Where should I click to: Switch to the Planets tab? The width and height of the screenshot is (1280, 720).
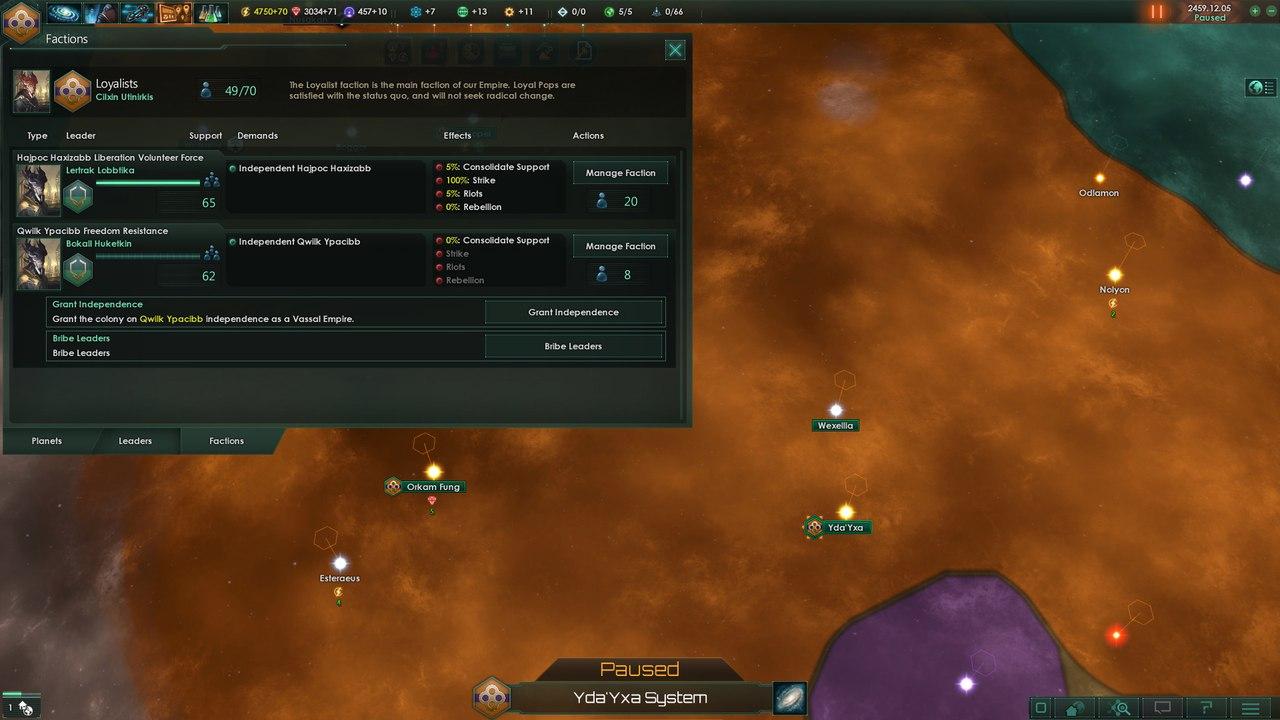coord(47,441)
